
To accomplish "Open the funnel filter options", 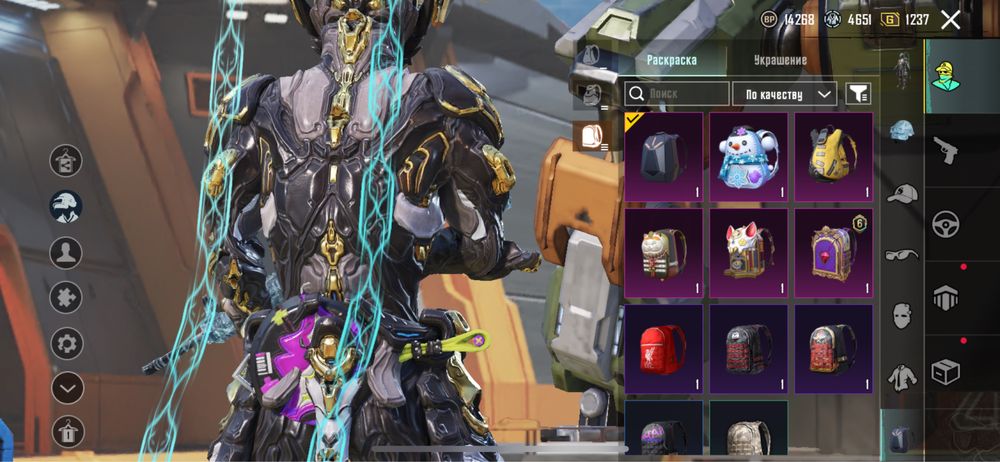I will point(858,94).
